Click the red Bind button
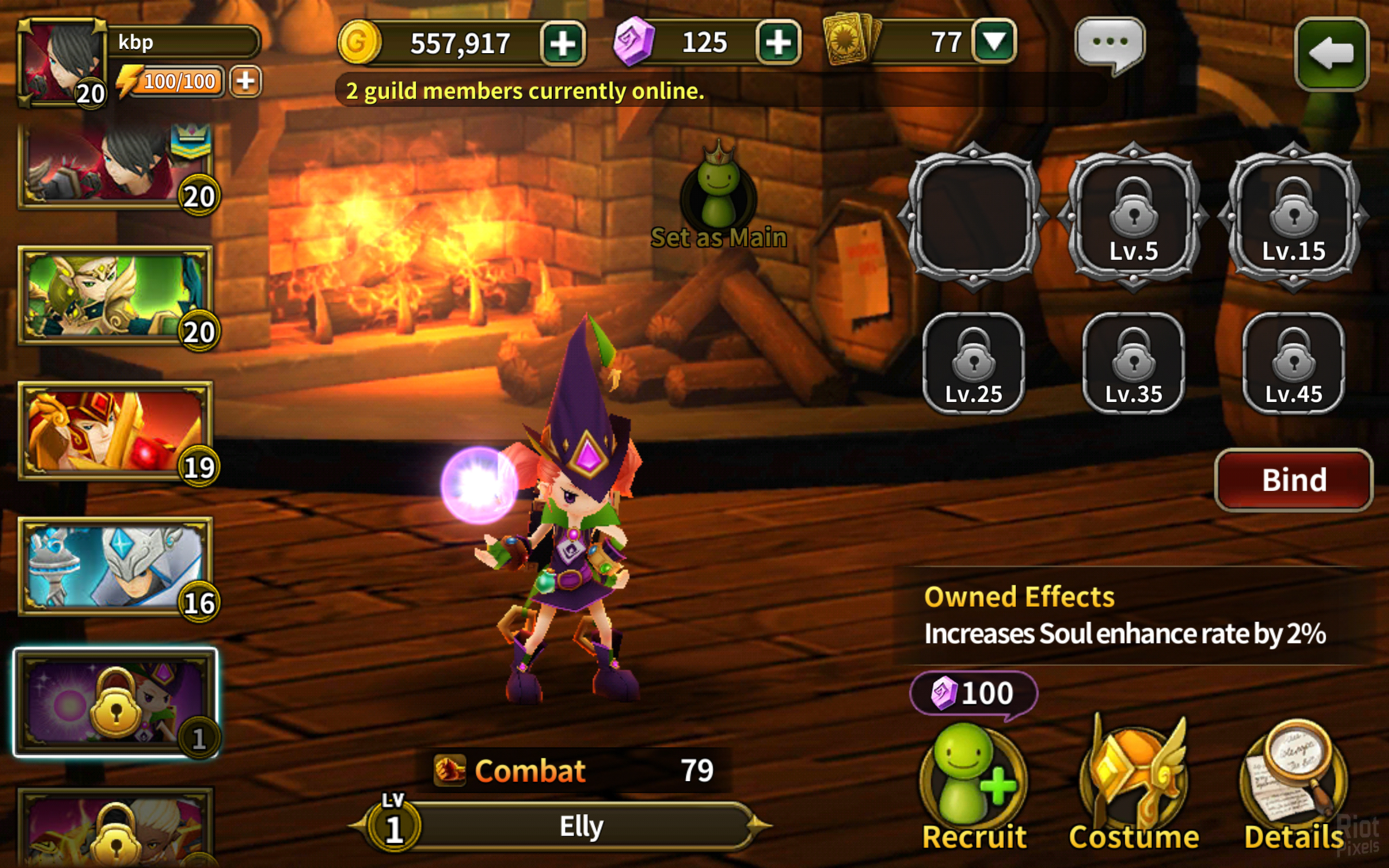This screenshot has height=868, width=1389. [x=1294, y=480]
